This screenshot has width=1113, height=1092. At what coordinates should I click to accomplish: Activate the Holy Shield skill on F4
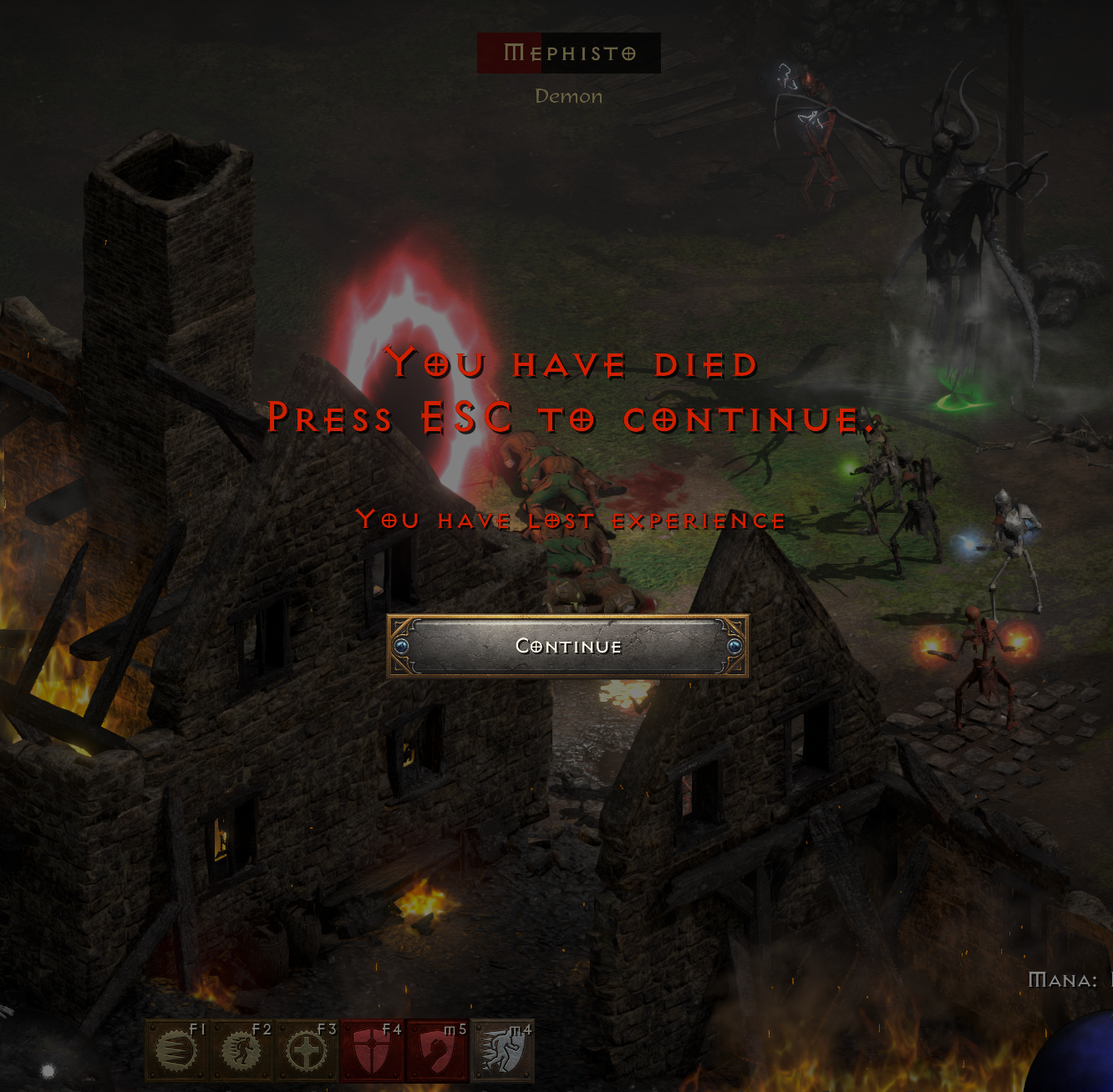tap(369, 1049)
